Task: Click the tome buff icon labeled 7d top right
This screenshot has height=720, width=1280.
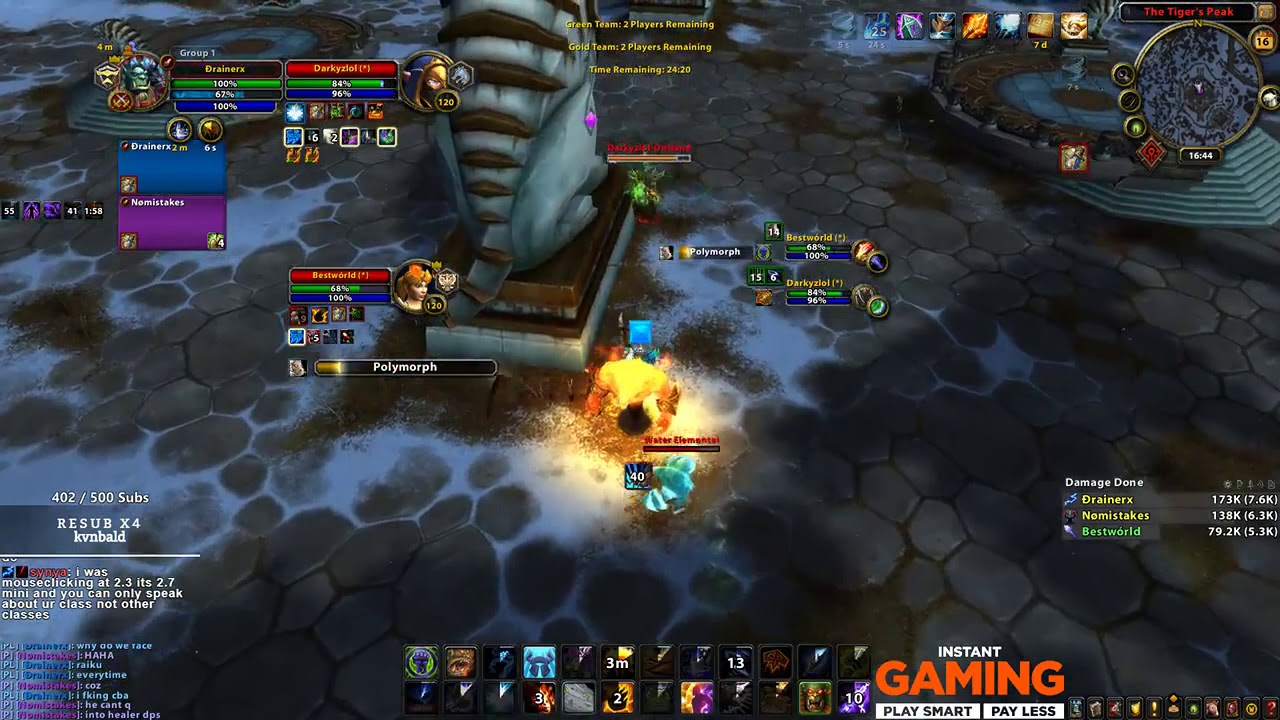Action: [x=1040, y=25]
